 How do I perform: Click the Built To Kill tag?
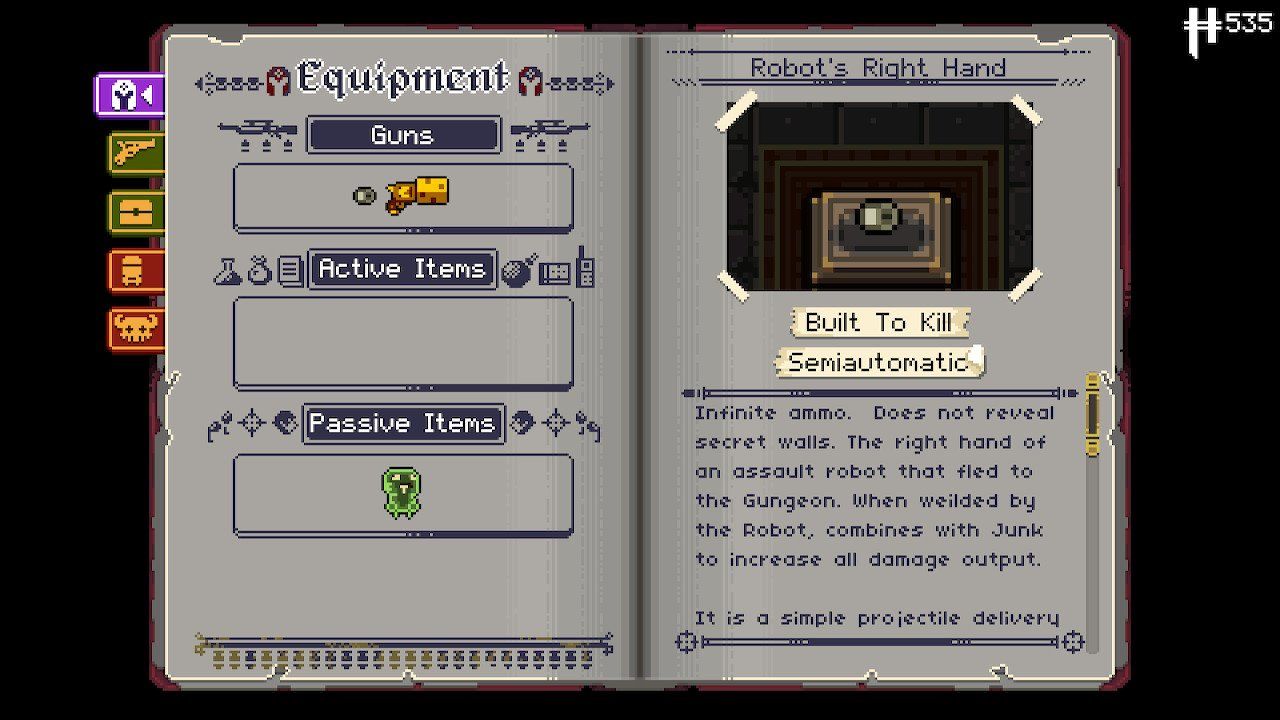click(878, 322)
